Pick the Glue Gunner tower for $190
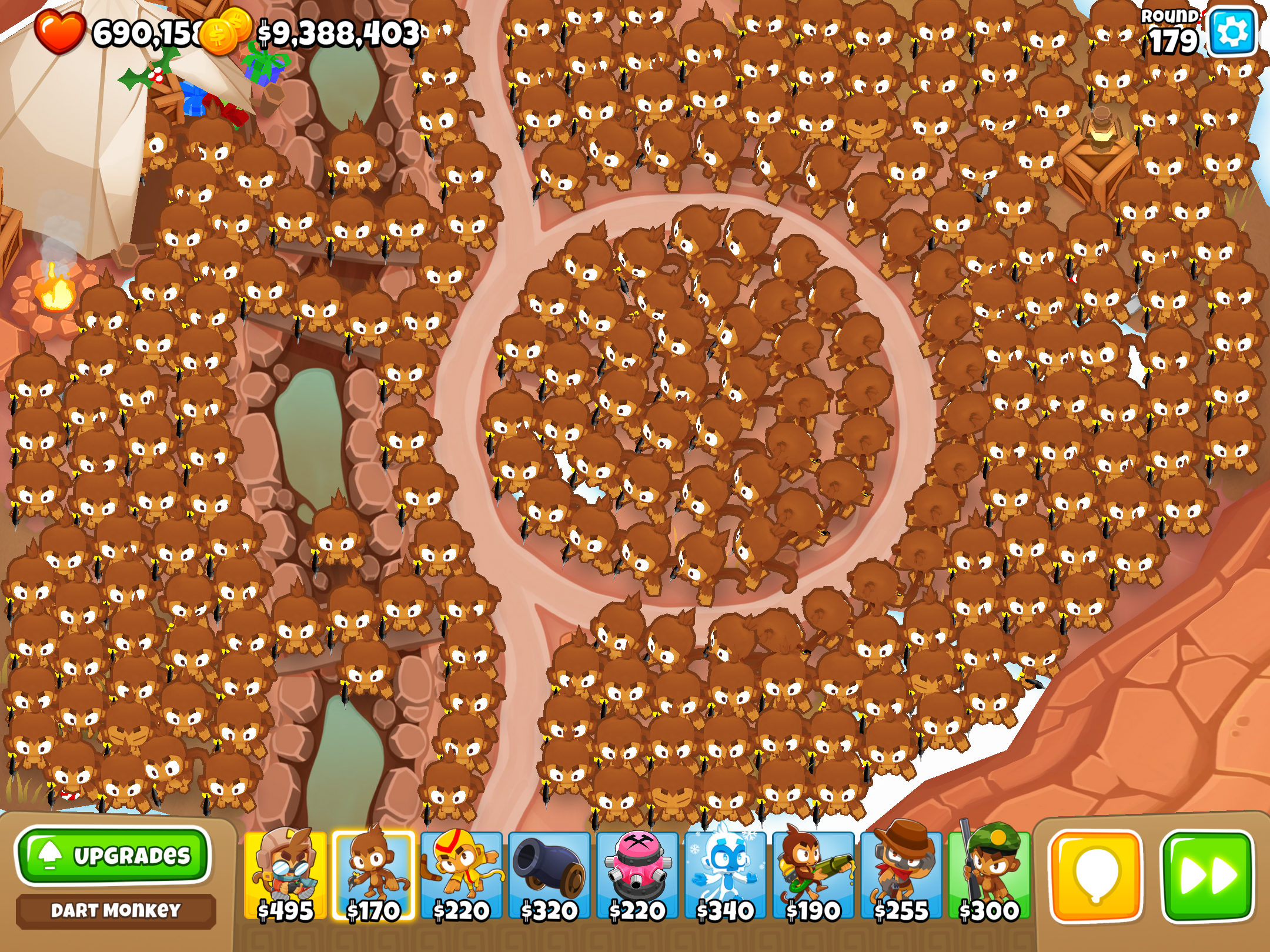The width and height of the screenshot is (1270, 952). (x=813, y=875)
